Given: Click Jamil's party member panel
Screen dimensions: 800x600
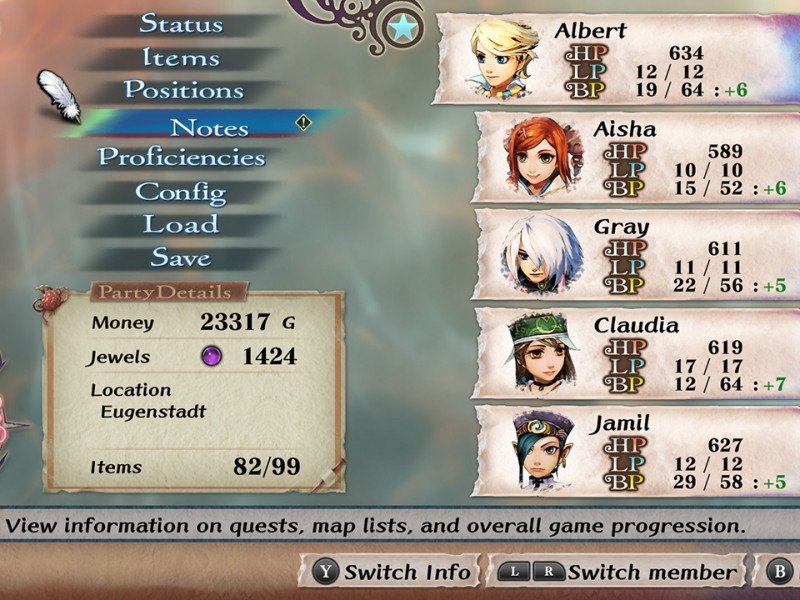Looking at the screenshot, I should point(635,450).
